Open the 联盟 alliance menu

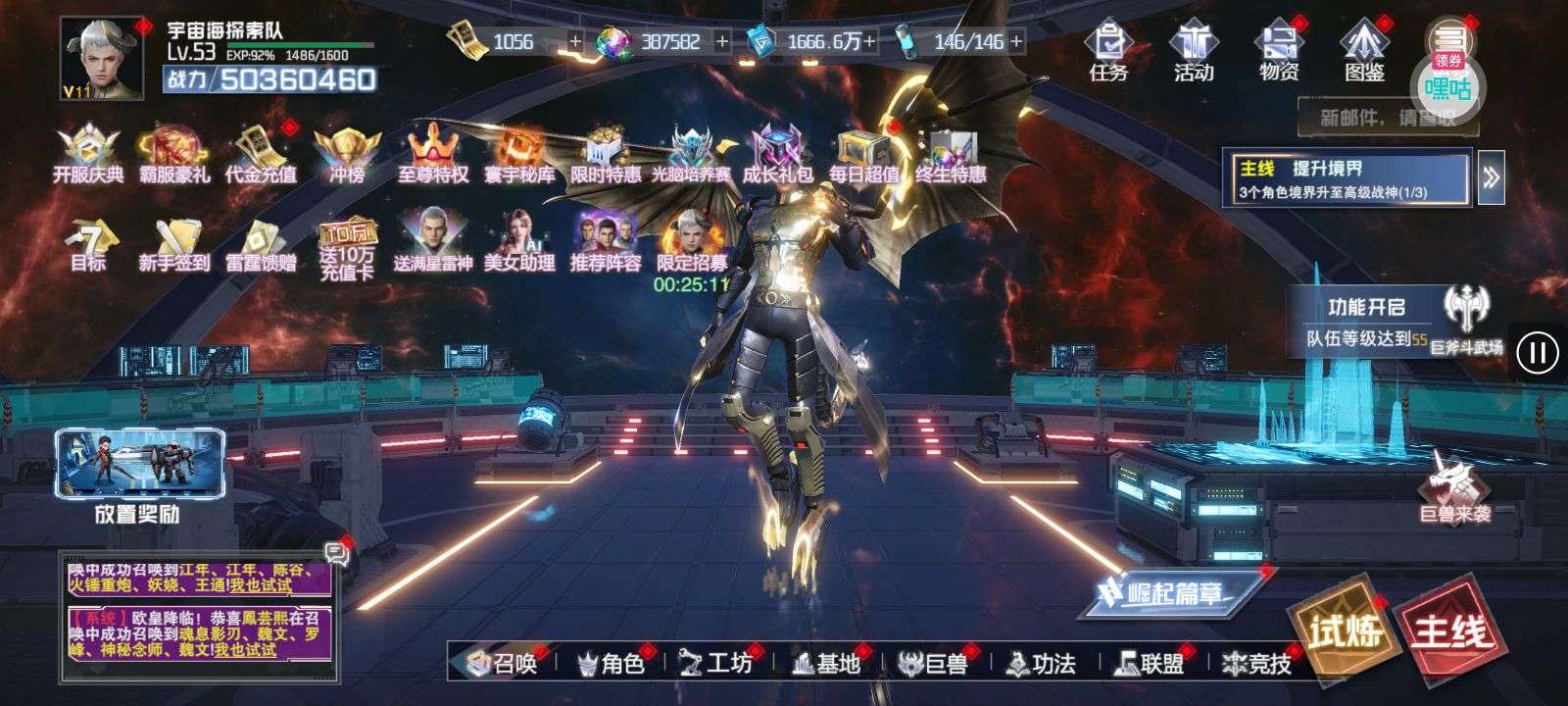(1150, 664)
